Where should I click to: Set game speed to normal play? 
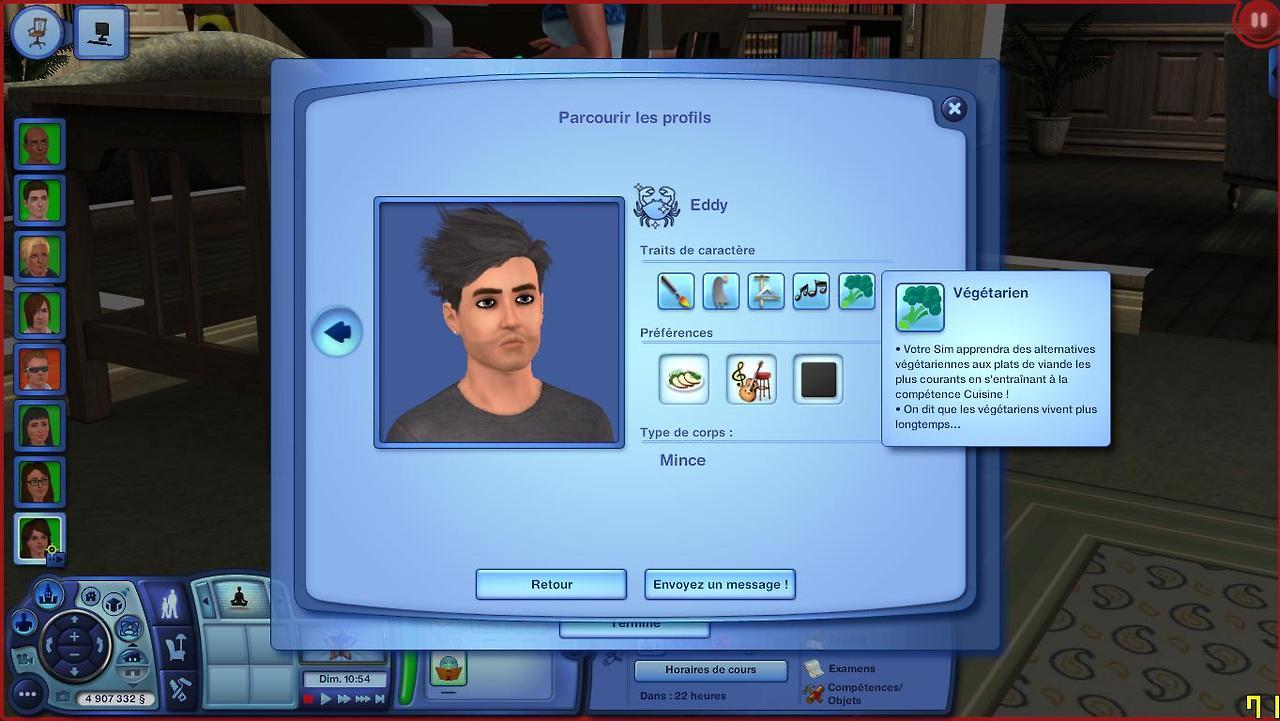click(326, 699)
